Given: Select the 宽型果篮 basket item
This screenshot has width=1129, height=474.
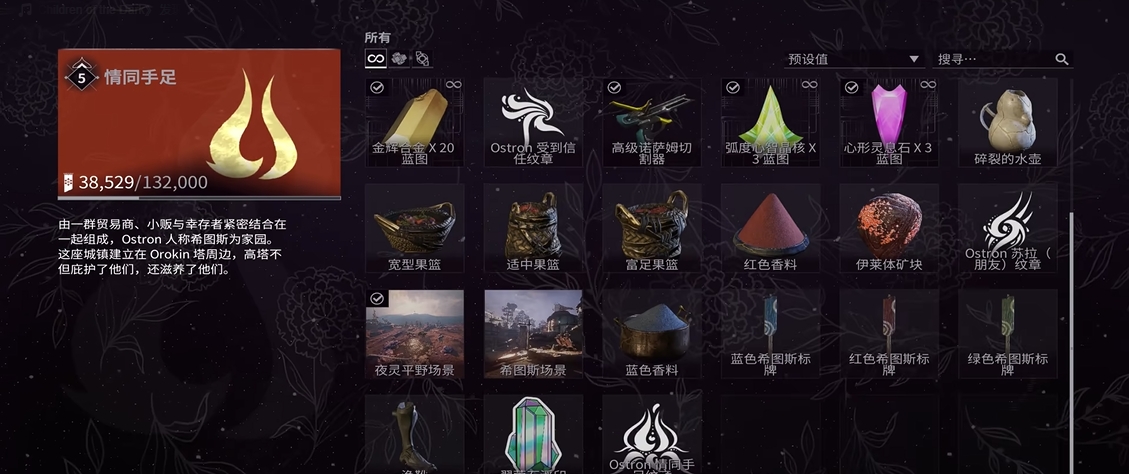Looking at the screenshot, I should (414, 228).
